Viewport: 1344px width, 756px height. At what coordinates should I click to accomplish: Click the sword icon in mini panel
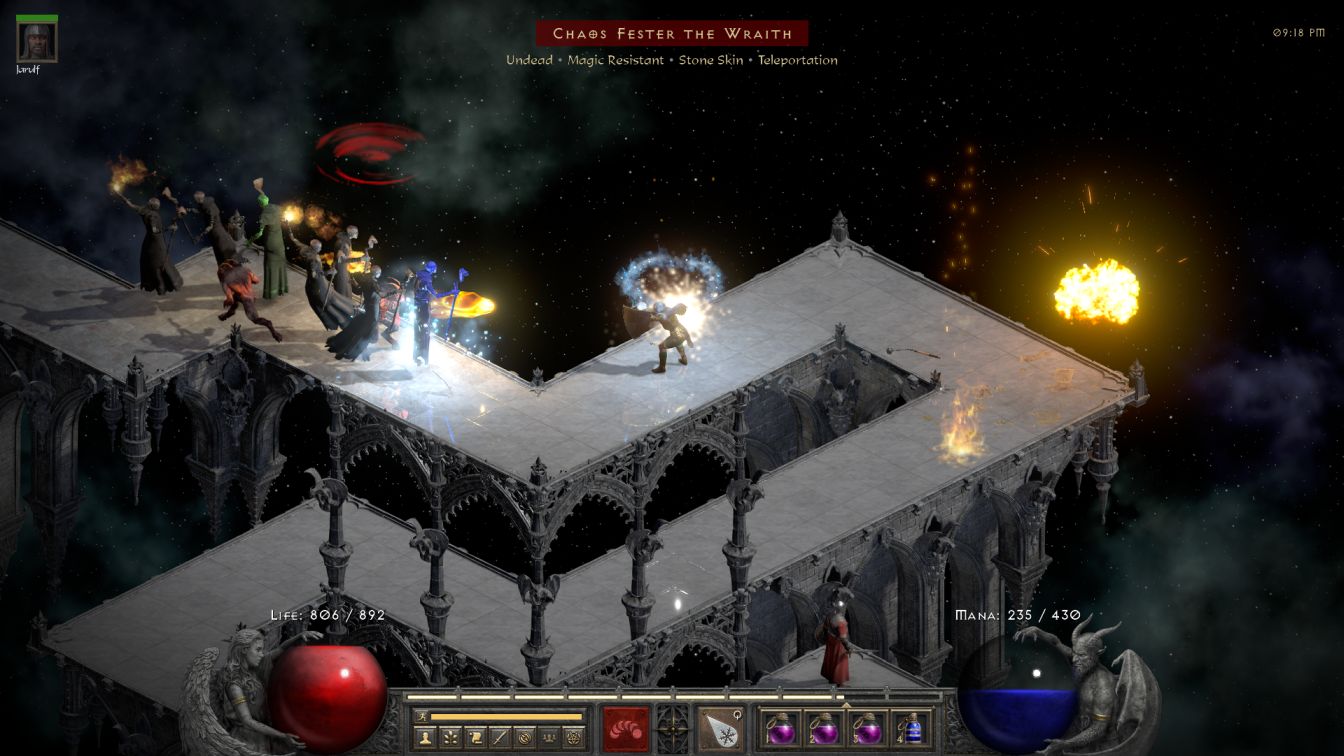tap(499, 738)
